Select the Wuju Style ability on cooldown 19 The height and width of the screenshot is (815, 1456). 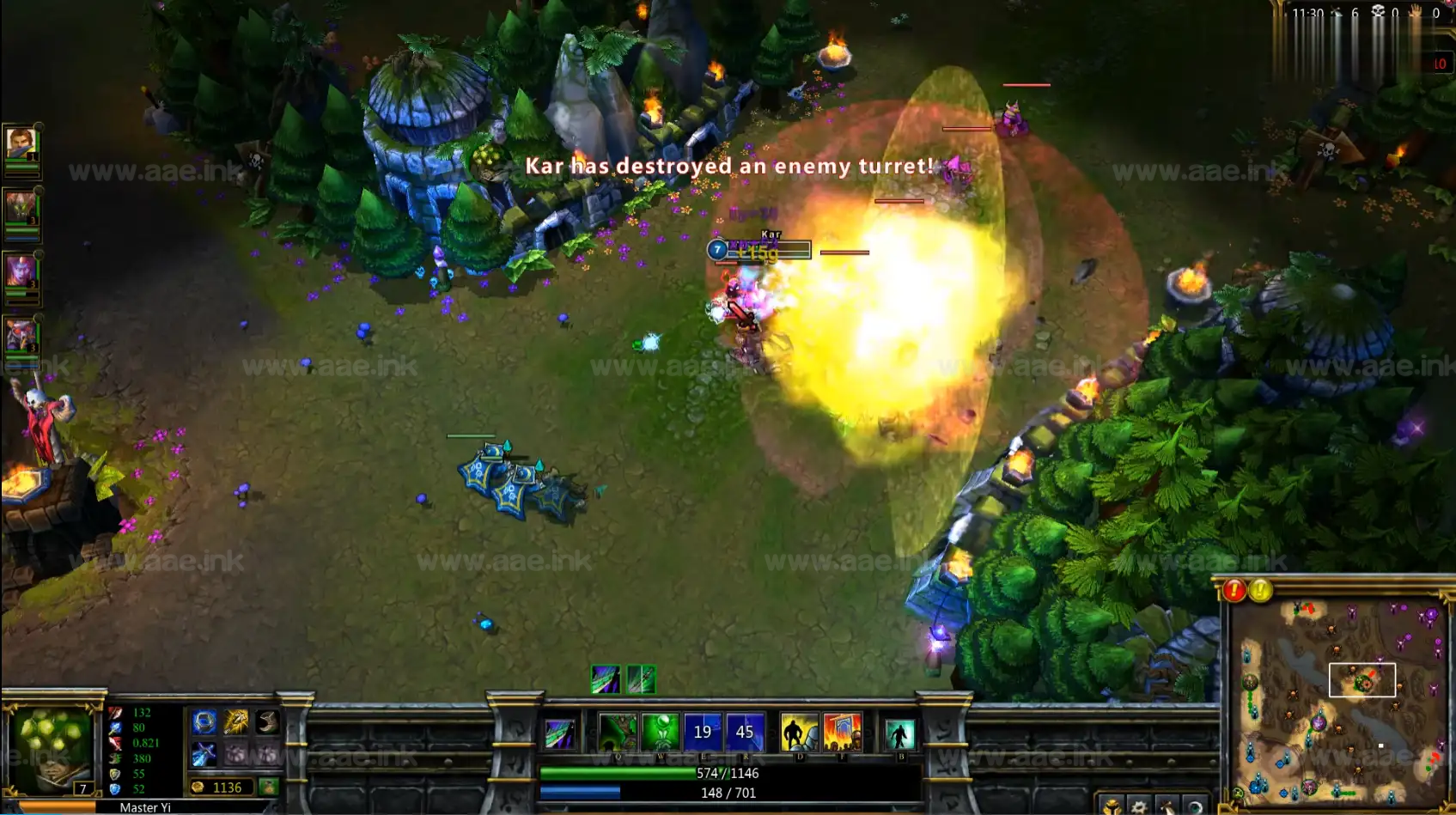tap(703, 733)
